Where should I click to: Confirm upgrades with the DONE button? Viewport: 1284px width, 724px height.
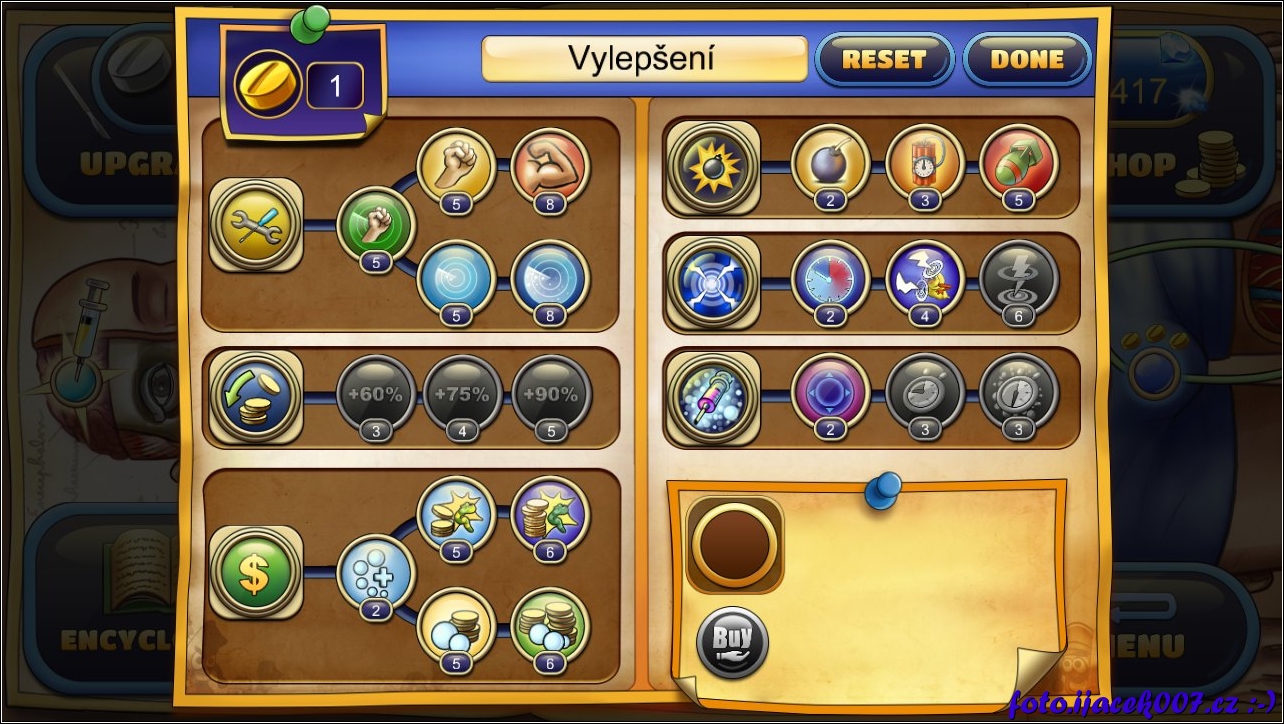click(x=1026, y=60)
